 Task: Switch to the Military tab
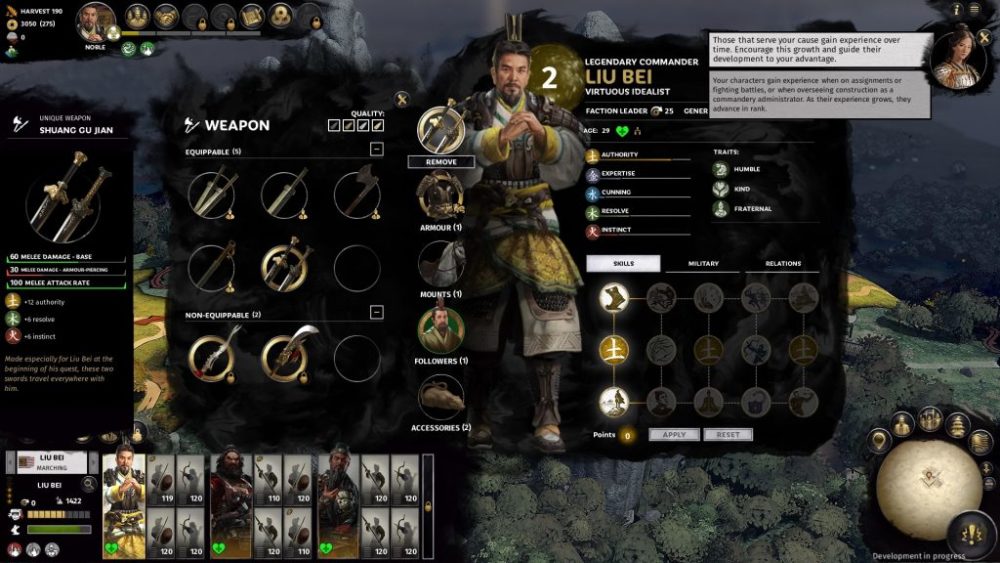click(704, 264)
